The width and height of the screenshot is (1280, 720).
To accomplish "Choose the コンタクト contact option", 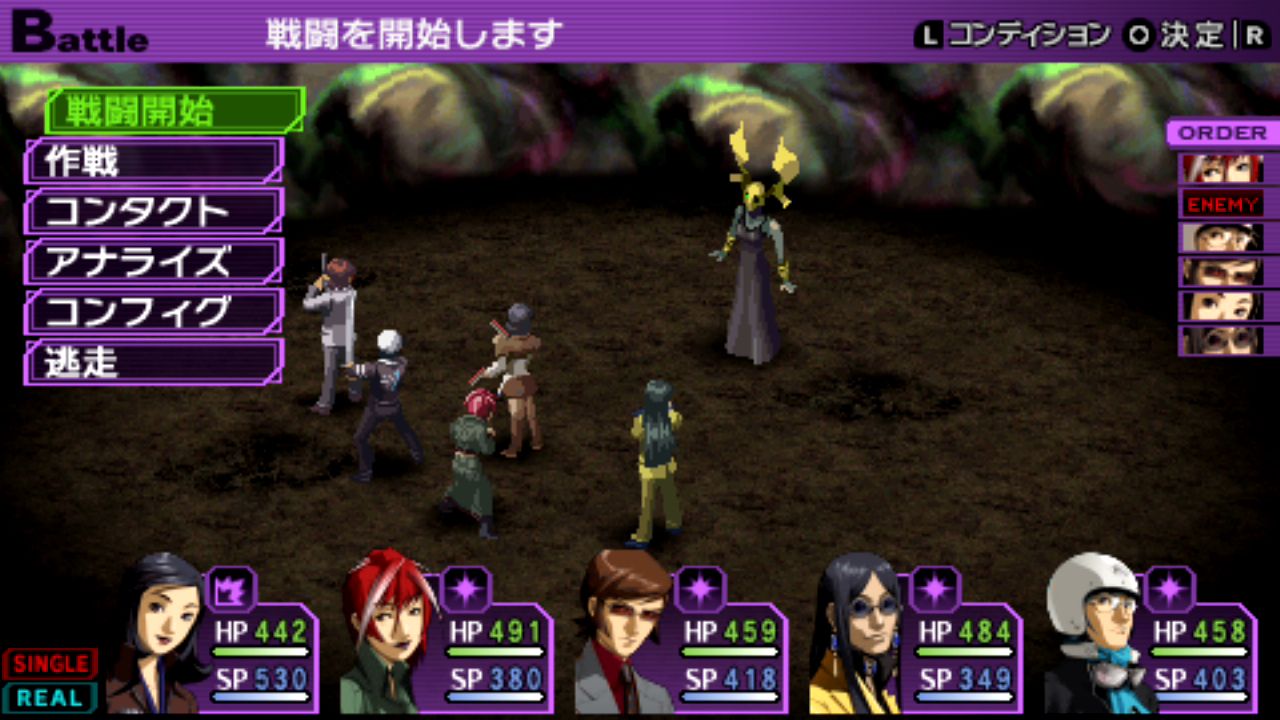I will pyautogui.click(x=154, y=211).
